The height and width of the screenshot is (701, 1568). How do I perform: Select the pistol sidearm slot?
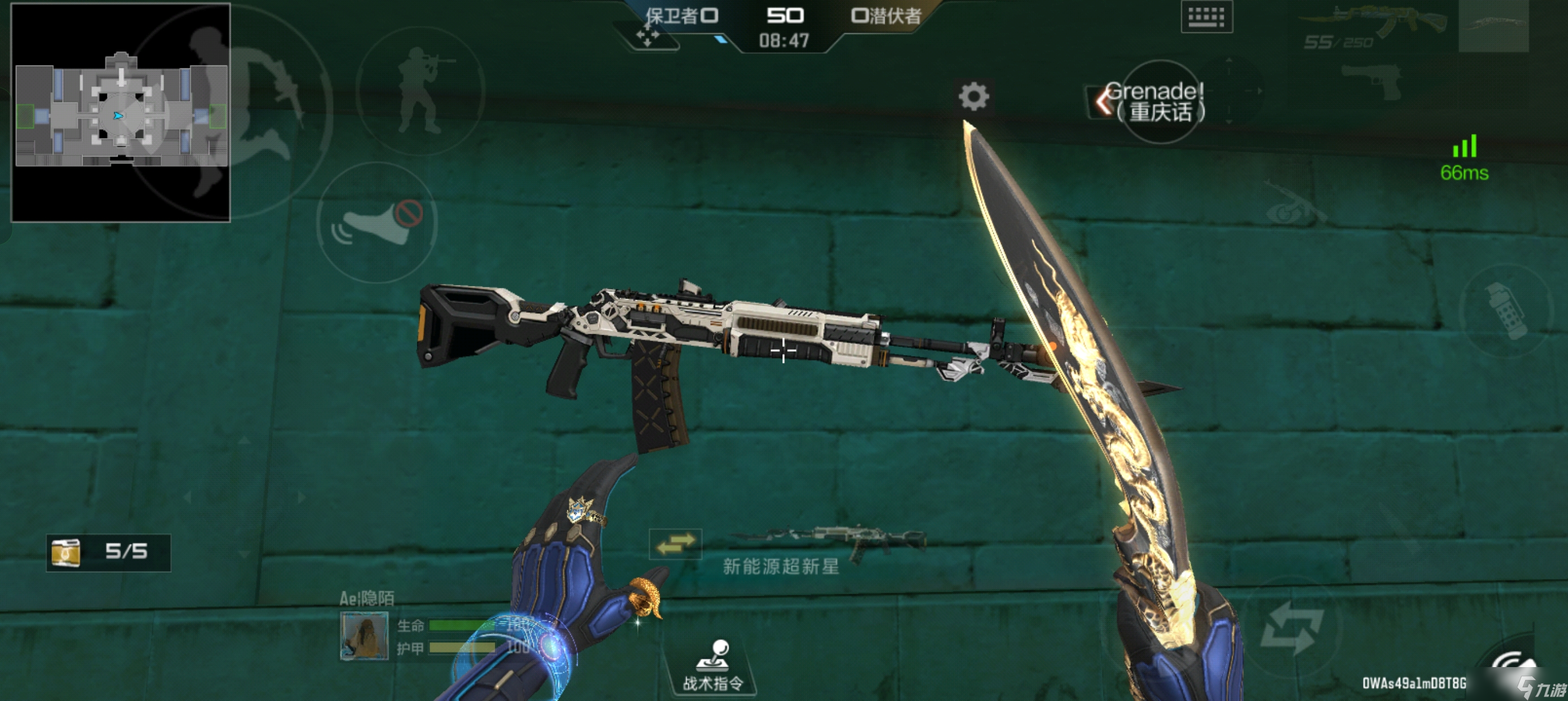click(1373, 81)
